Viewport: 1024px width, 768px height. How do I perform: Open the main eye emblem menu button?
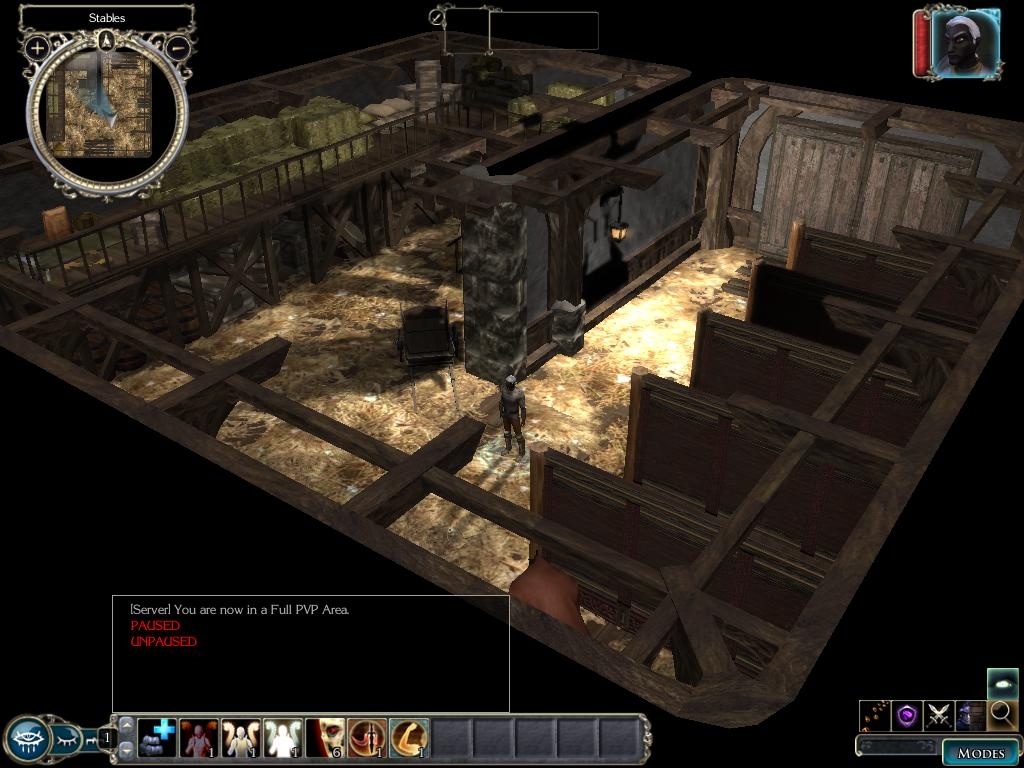(26, 740)
